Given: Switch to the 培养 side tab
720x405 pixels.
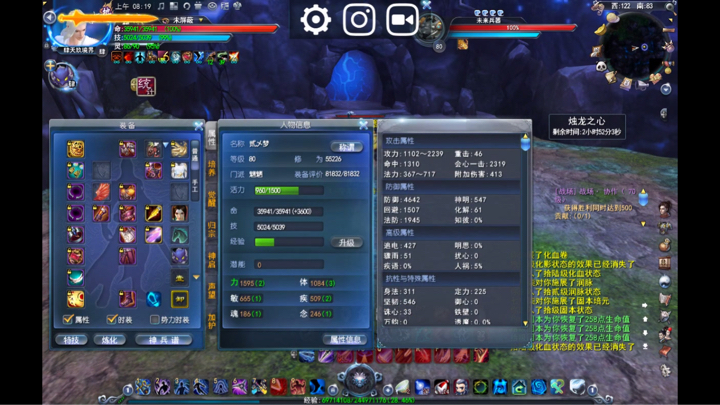Looking at the screenshot, I should [211, 167].
